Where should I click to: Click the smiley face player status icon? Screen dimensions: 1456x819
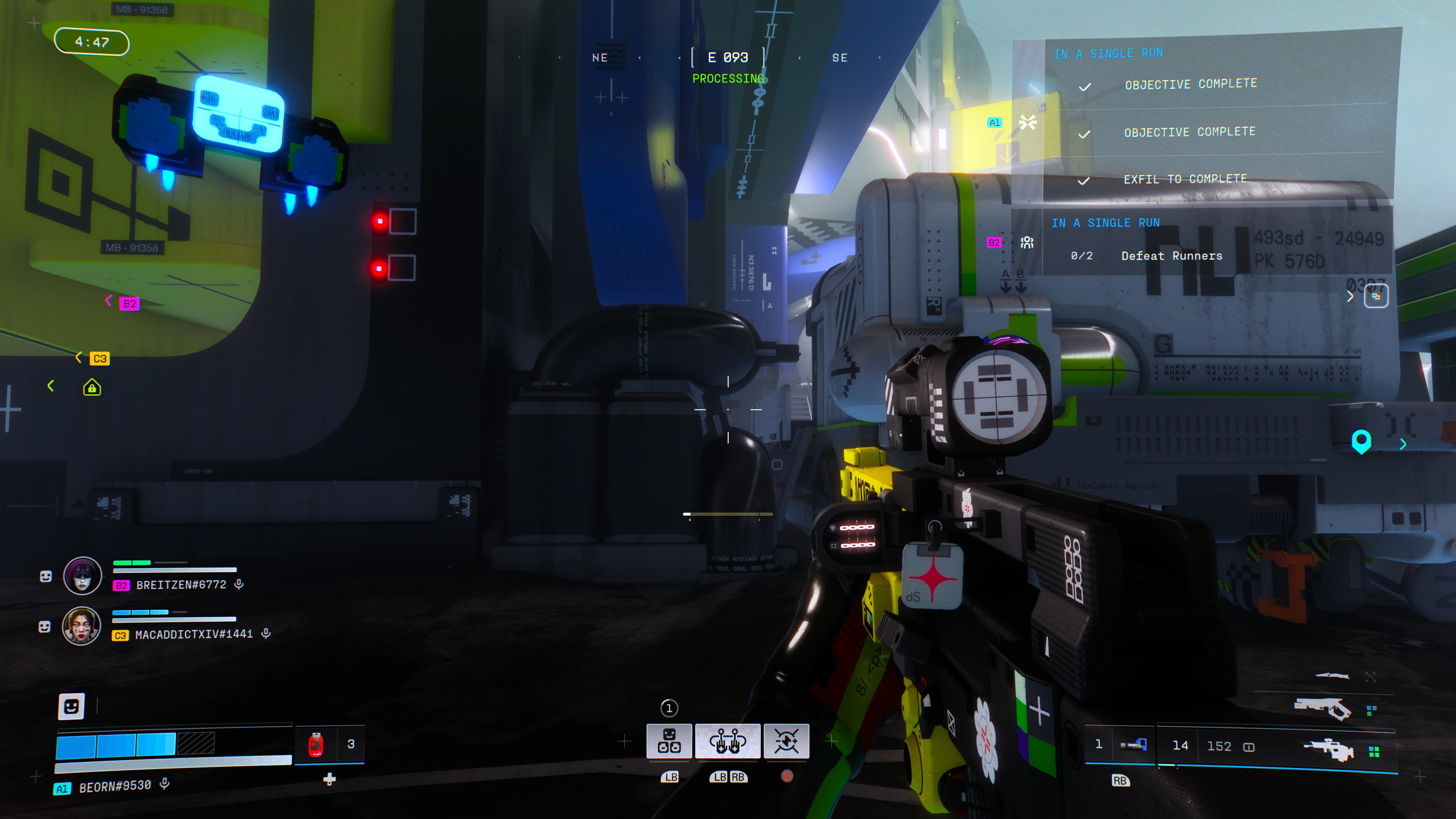71,706
